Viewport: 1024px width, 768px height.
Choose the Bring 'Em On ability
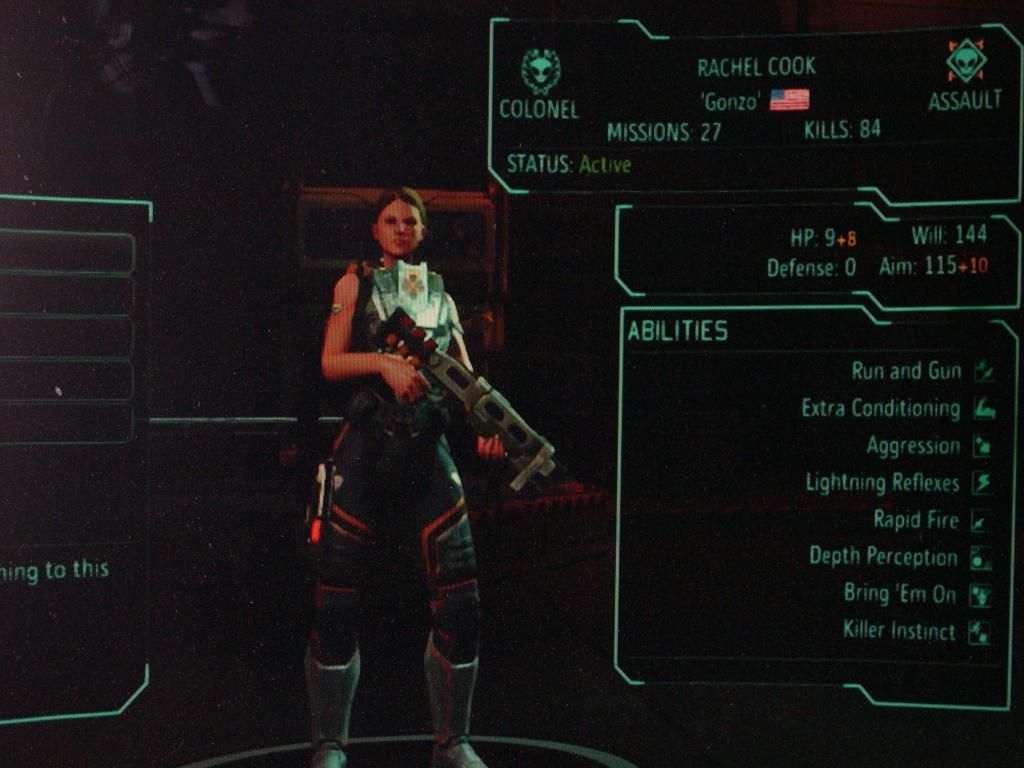click(900, 594)
